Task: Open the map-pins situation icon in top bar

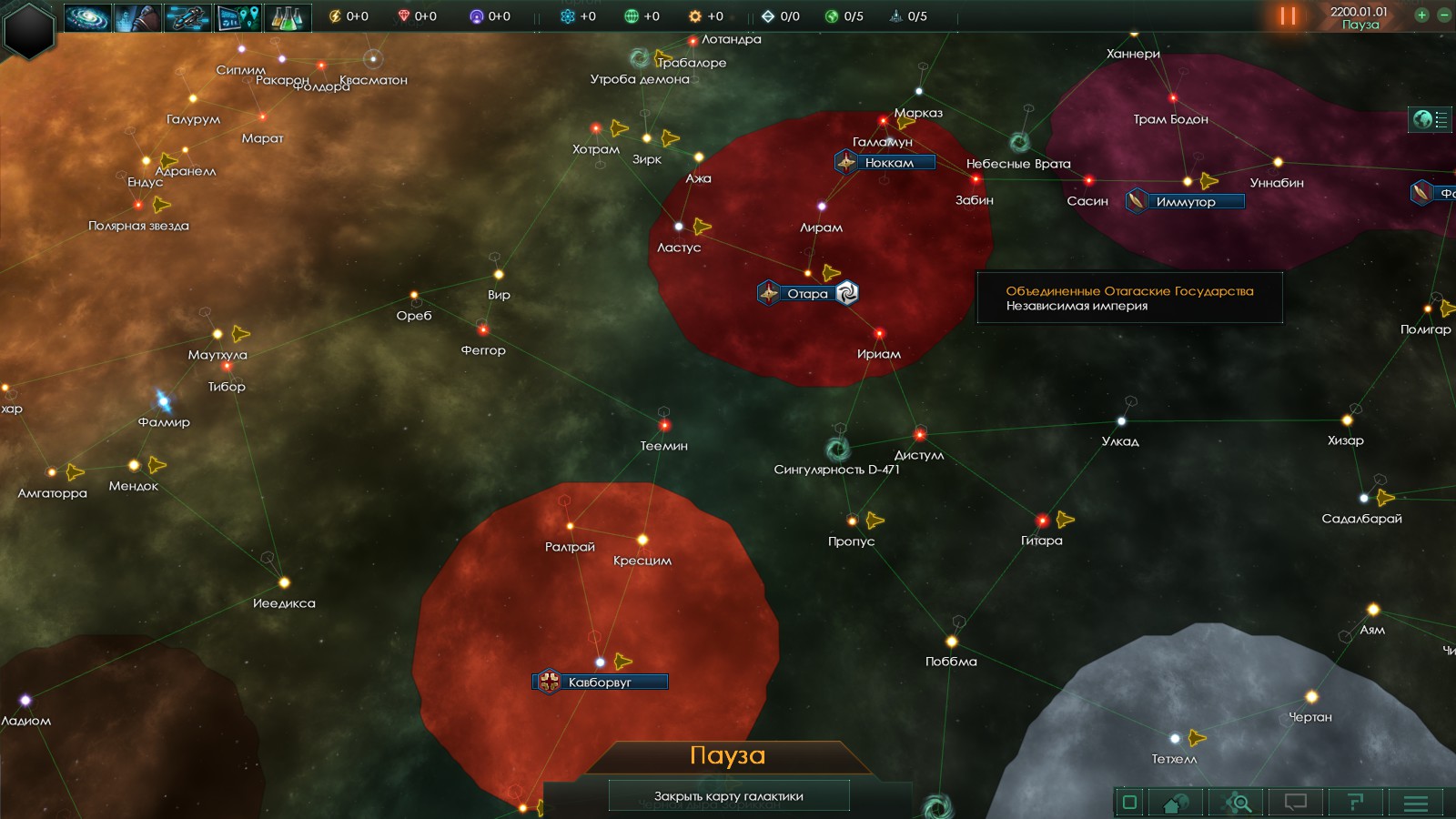Action: tap(238, 17)
